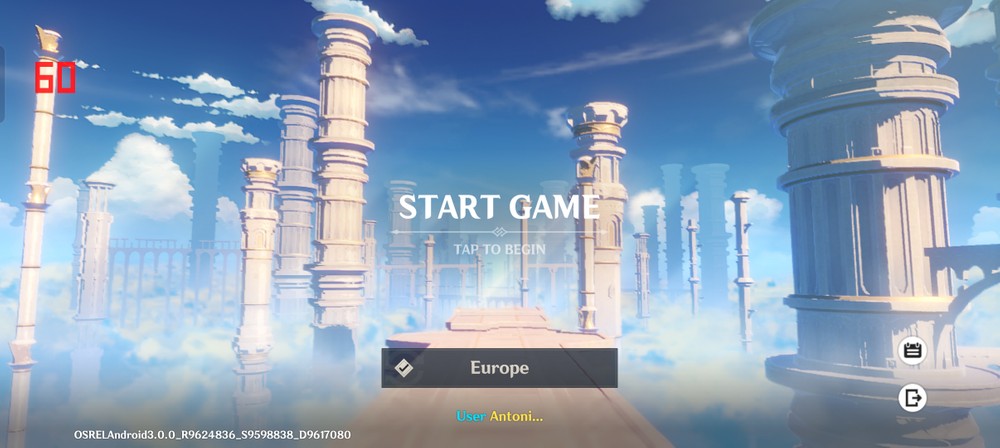Select the User Antoni account label

(x=499, y=415)
